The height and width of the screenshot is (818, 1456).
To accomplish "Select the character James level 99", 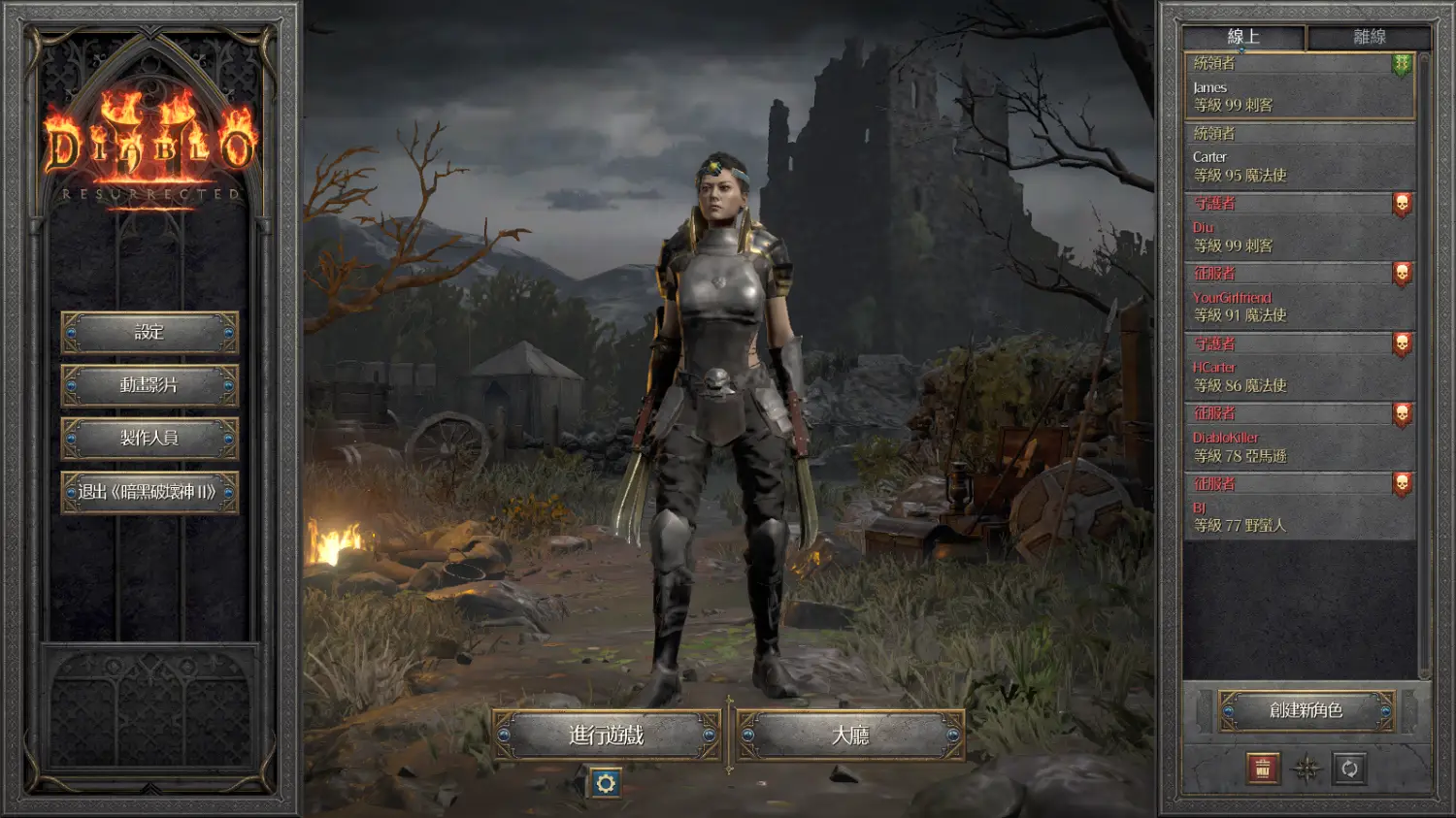I will coord(1299,87).
